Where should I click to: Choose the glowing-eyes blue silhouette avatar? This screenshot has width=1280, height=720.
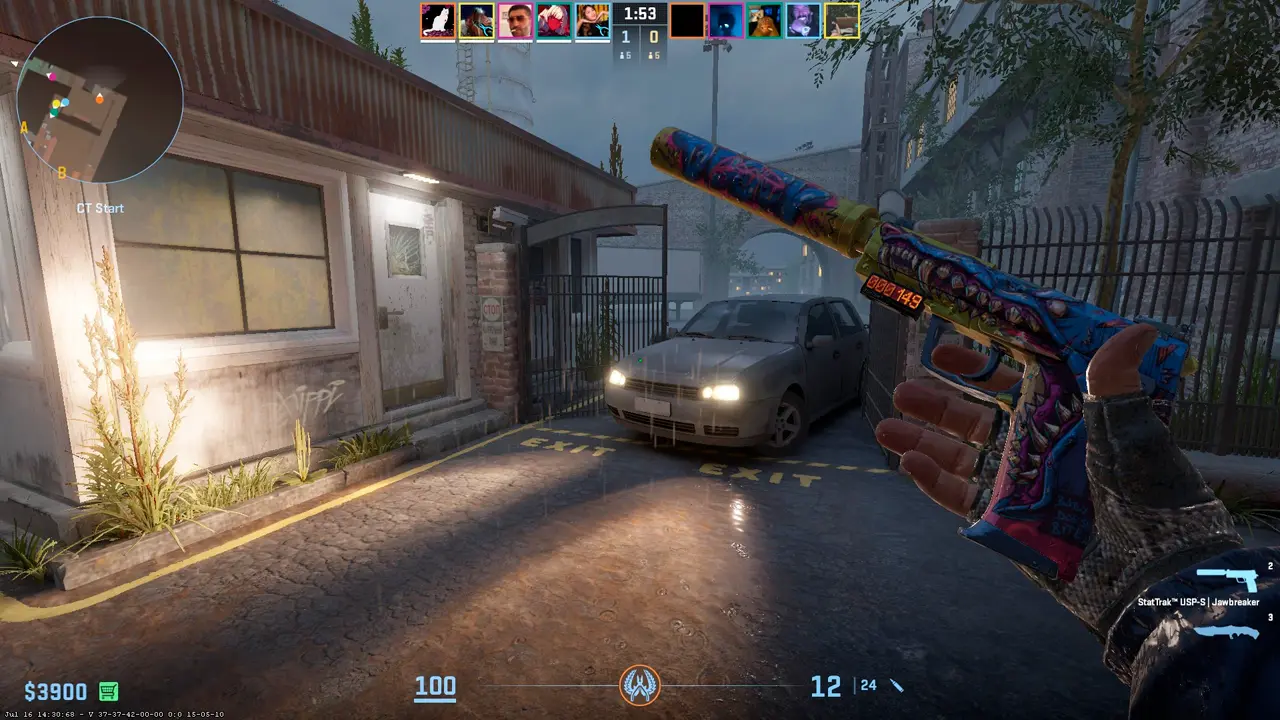726,21
